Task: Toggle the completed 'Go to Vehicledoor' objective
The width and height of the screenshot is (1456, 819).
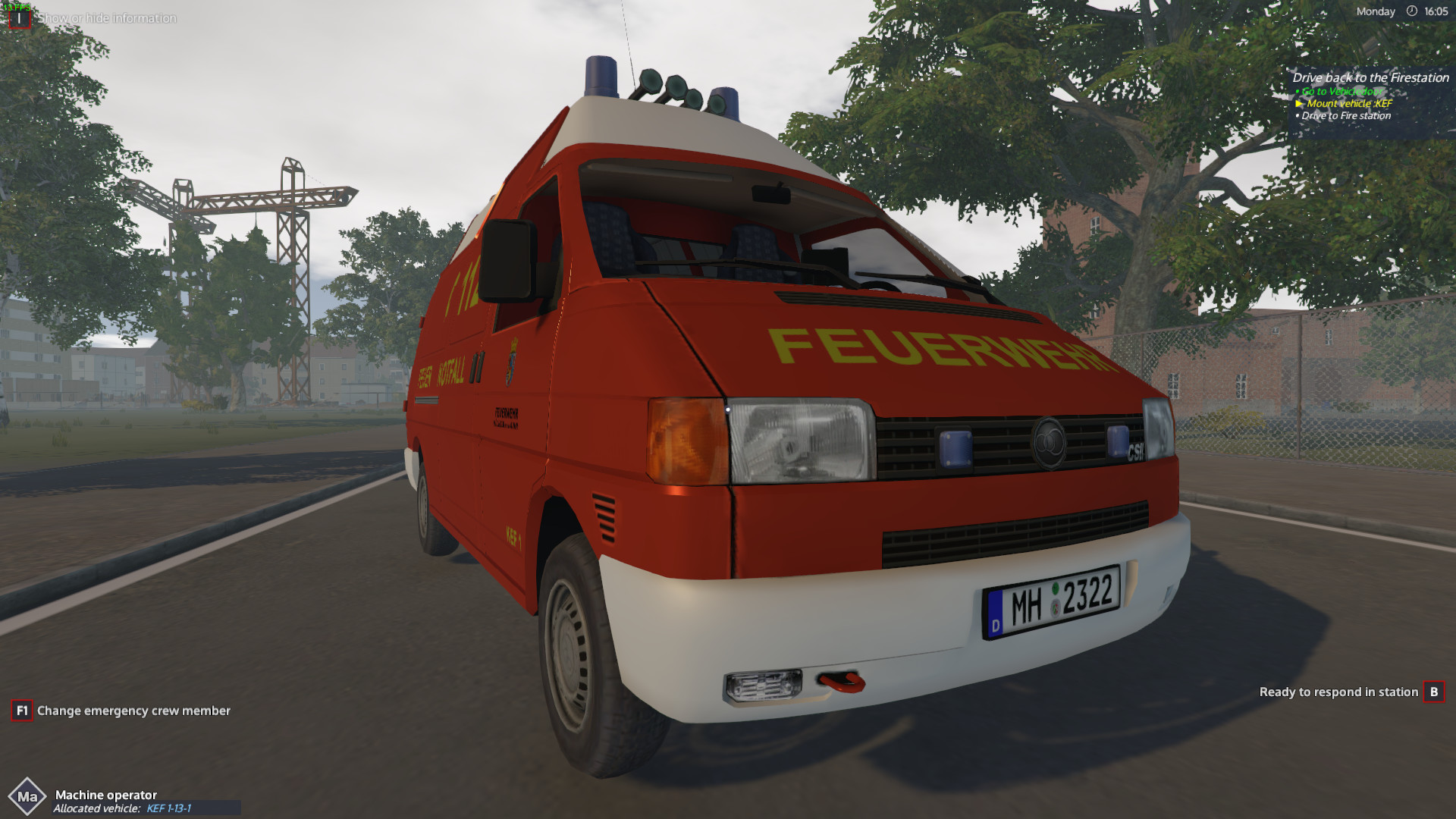Action: 1343,91
